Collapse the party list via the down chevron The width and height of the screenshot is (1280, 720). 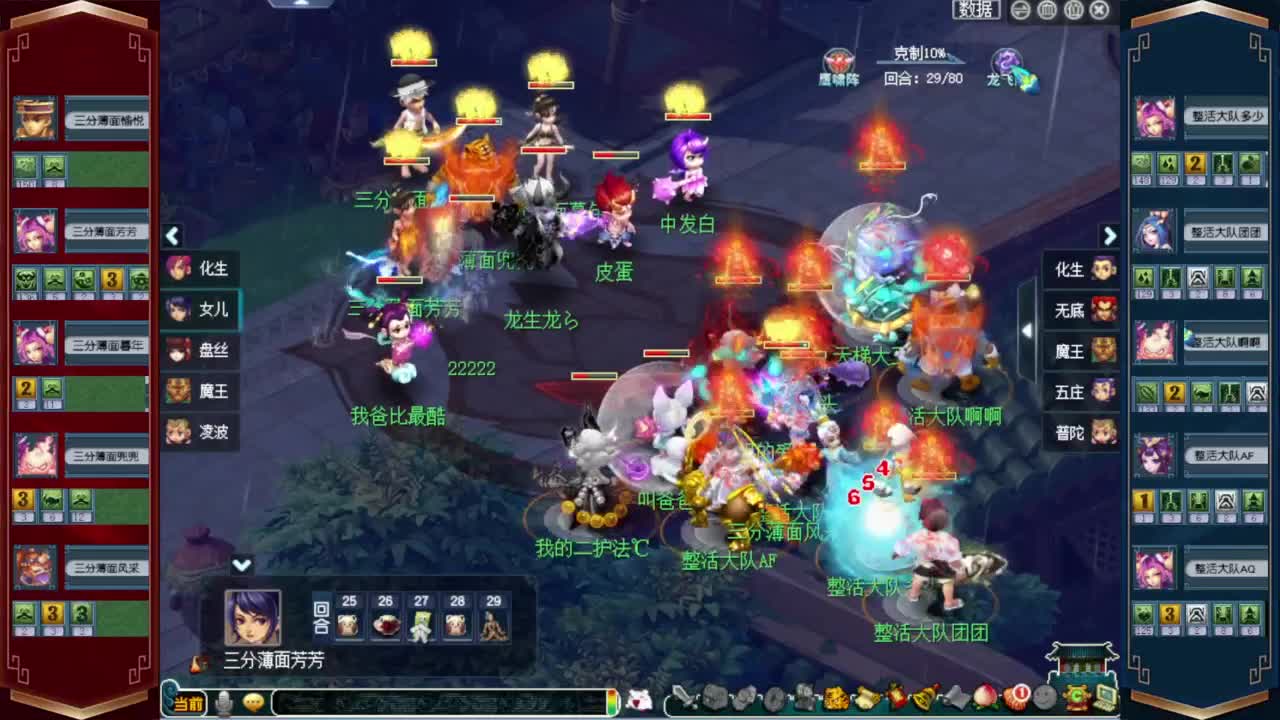(240, 563)
